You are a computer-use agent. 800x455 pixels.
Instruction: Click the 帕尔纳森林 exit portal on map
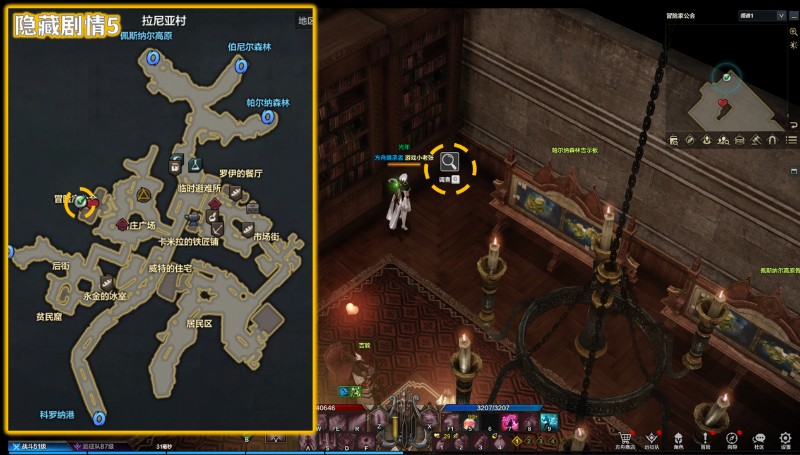(x=269, y=117)
